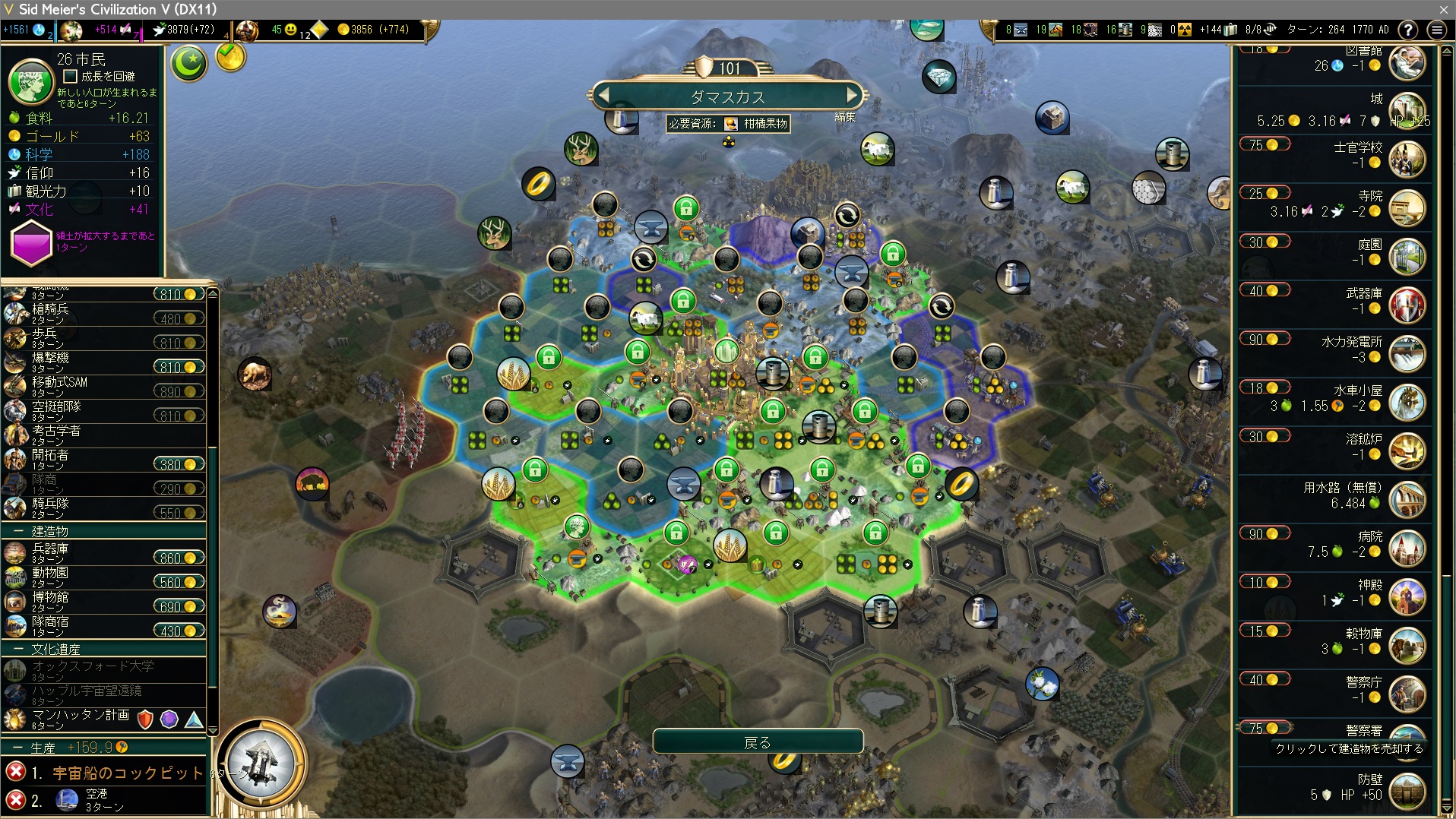Purchase 動物園 for 560 gold
The height and width of the screenshot is (819, 1456).
click(x=179, y=583)
